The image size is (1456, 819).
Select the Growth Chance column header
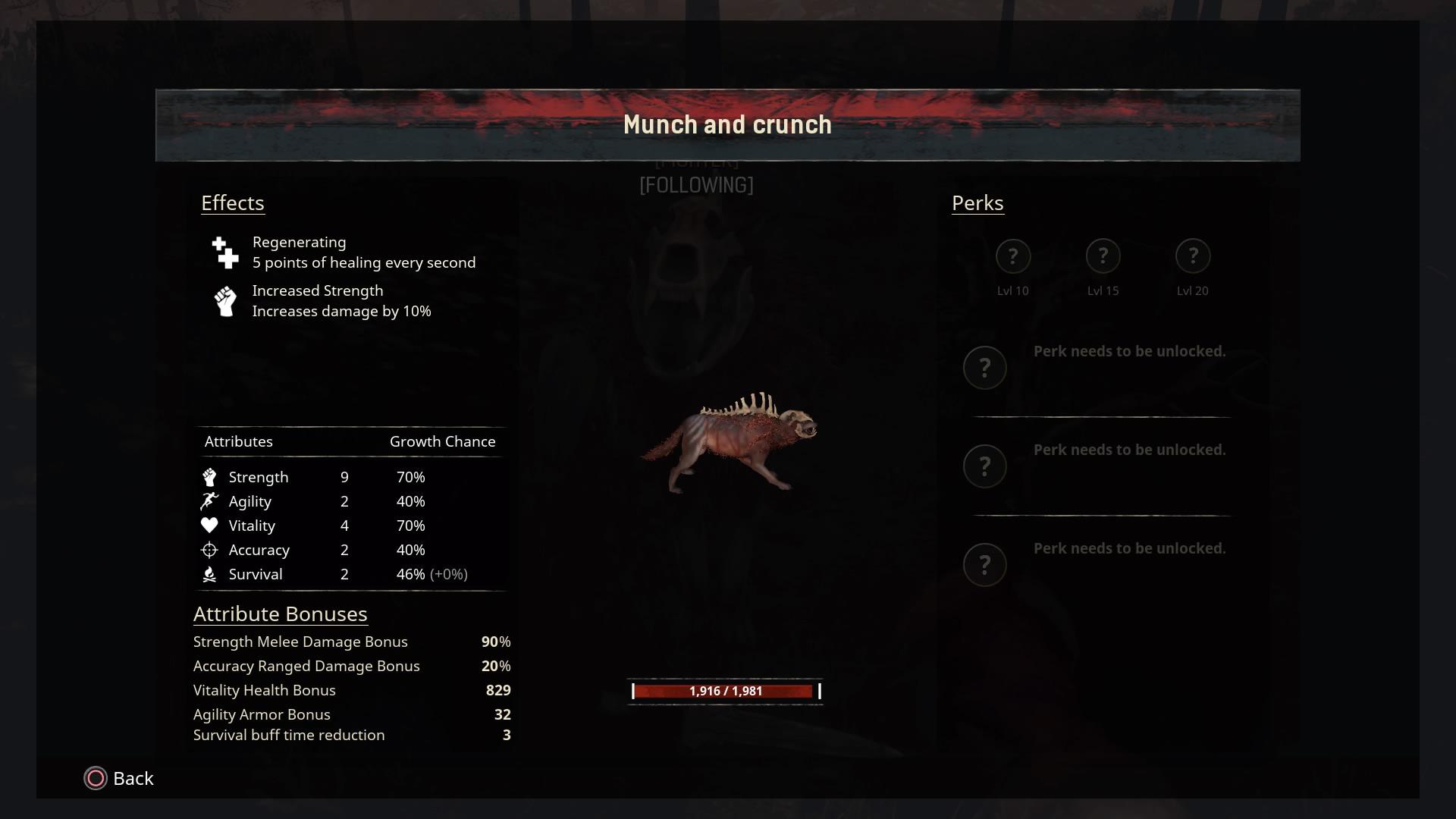pos(442,441)
